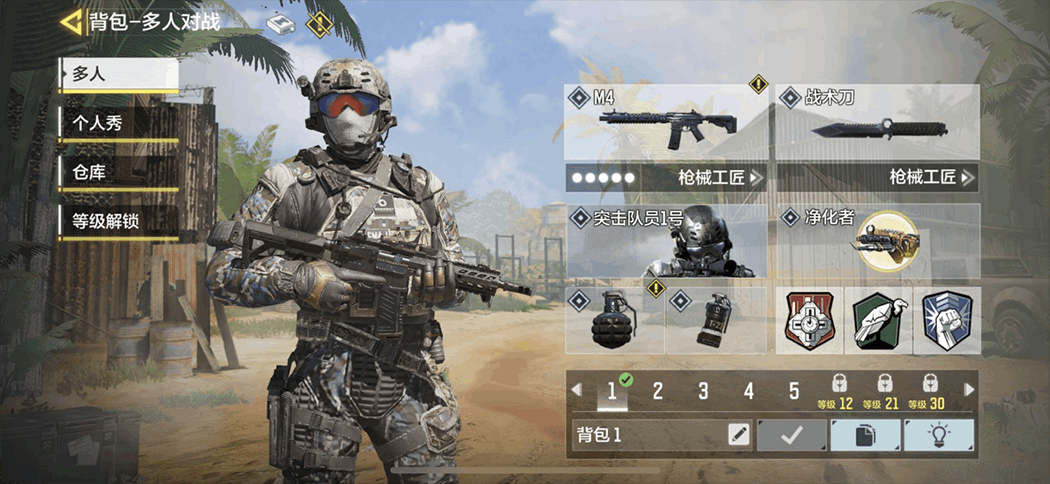This screenshot has width=1050, height=484.
Task: Select the blue fist perk icon
Action: [946, 321]
